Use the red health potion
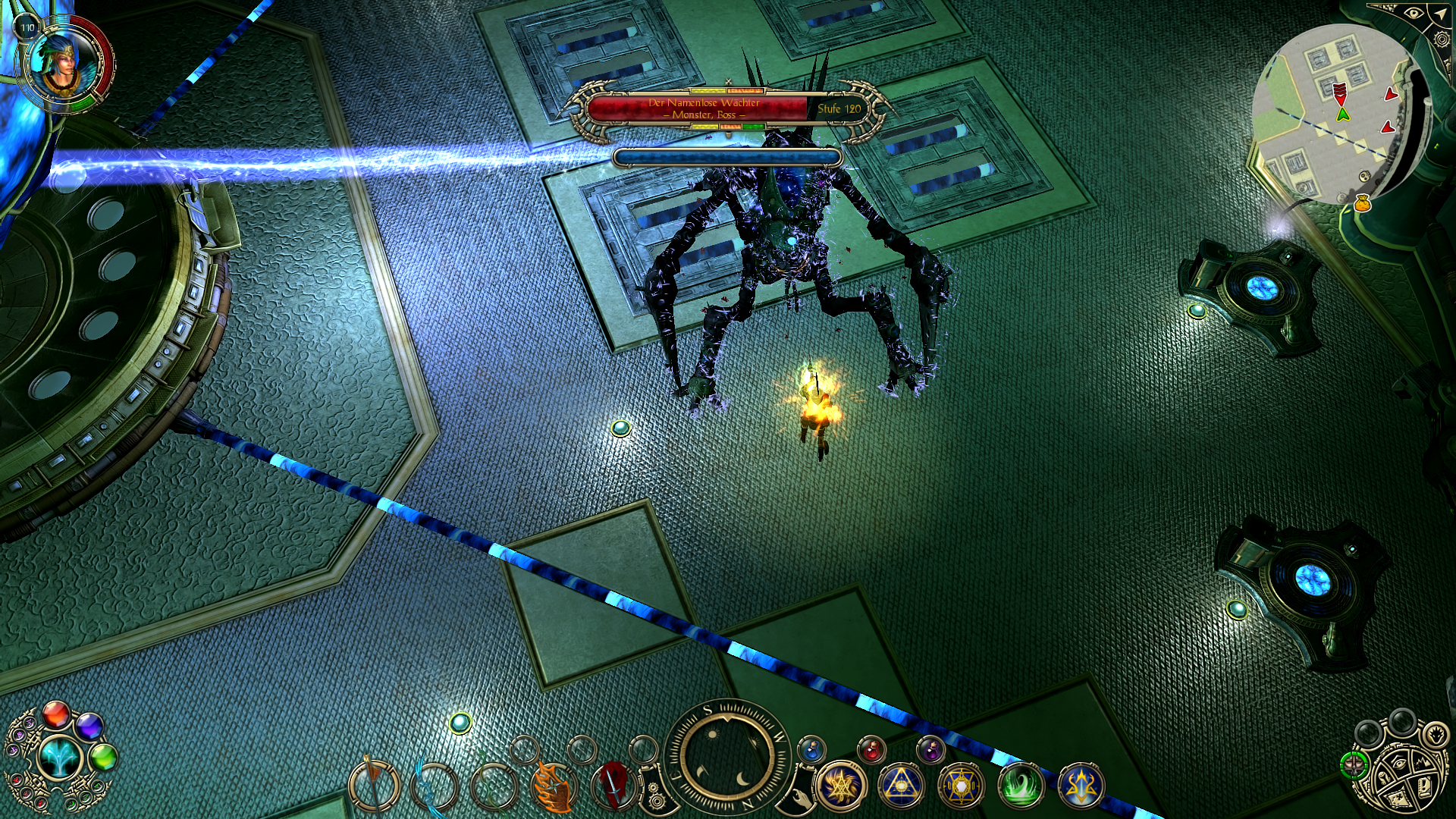 click(x=872, y=751)
